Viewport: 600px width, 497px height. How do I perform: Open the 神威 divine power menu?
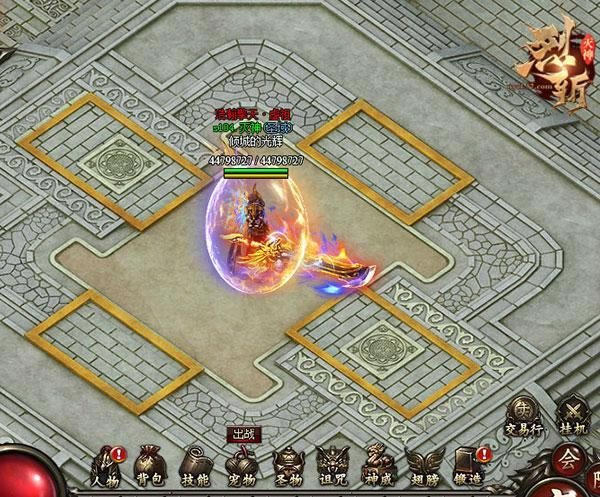pyautogui.click(x=378, y=465)
